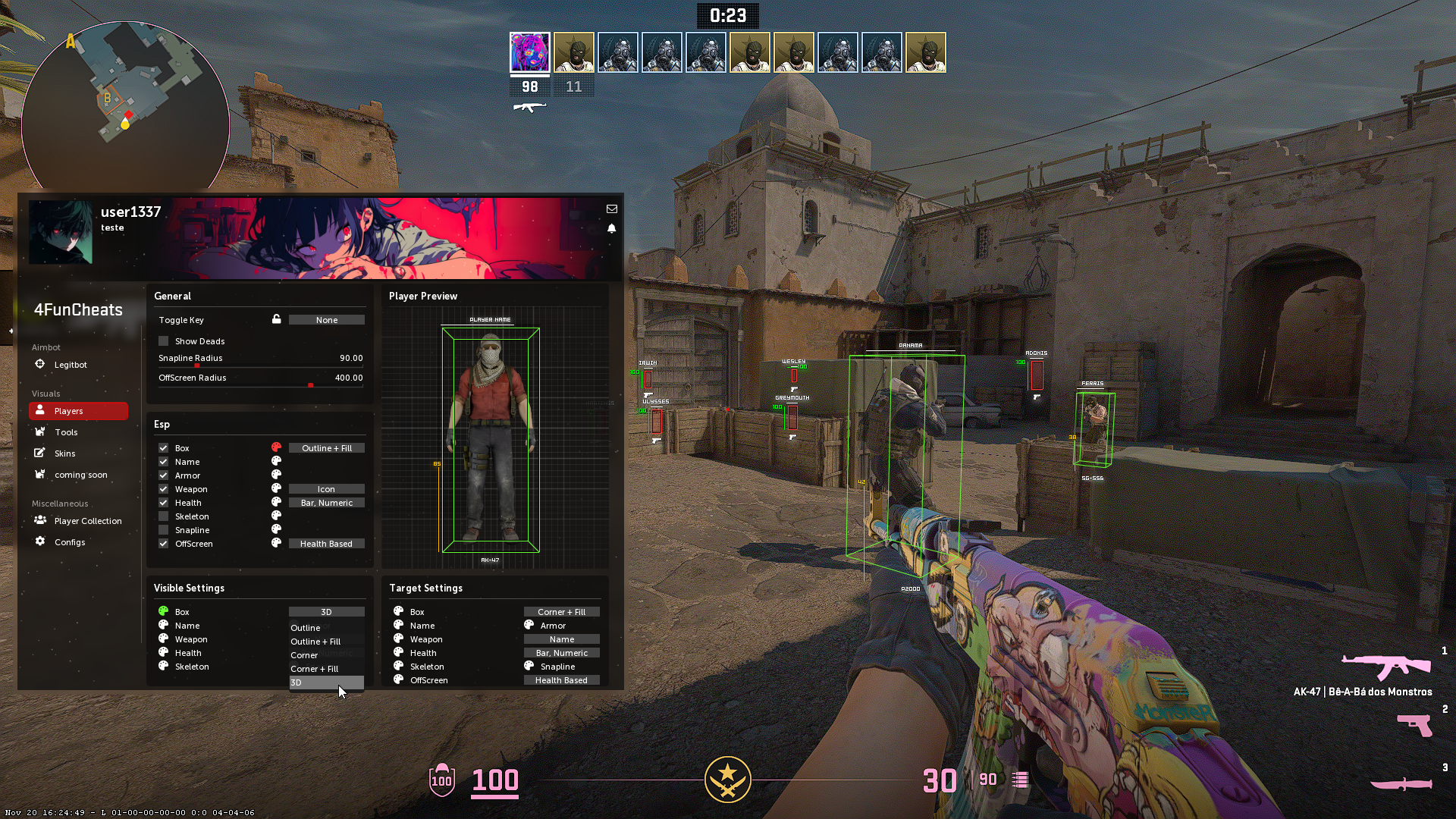Click the notification bell icon
This screenshot has height=819, width=1456.
[612, 228]
